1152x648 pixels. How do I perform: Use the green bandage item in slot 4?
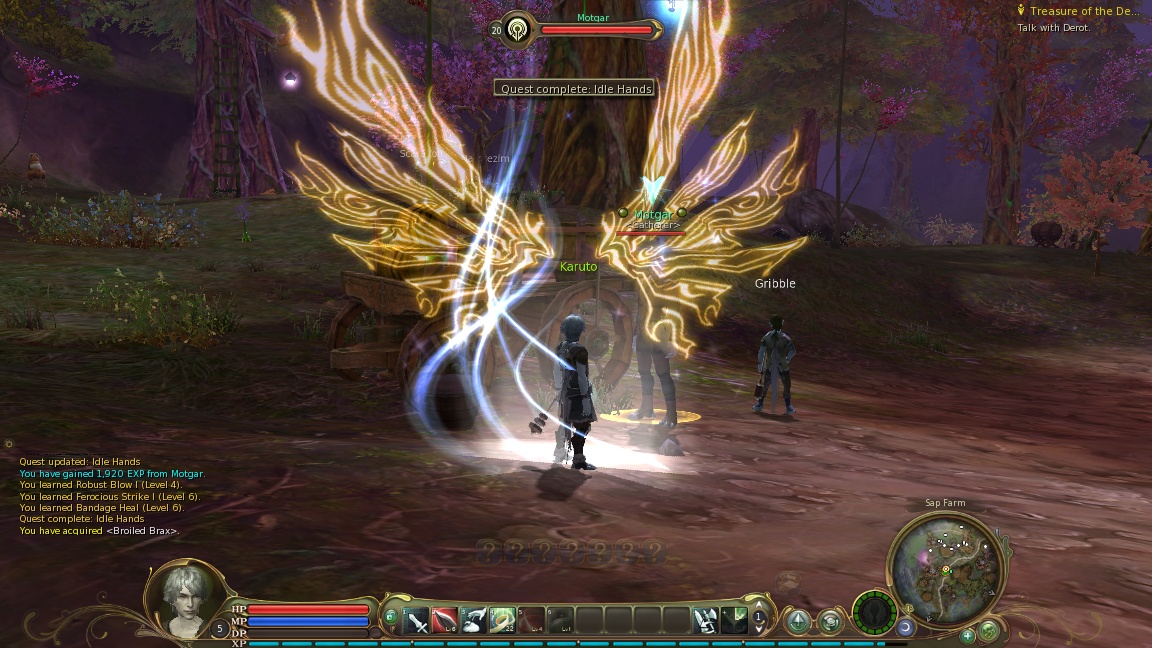click(503, 620)
